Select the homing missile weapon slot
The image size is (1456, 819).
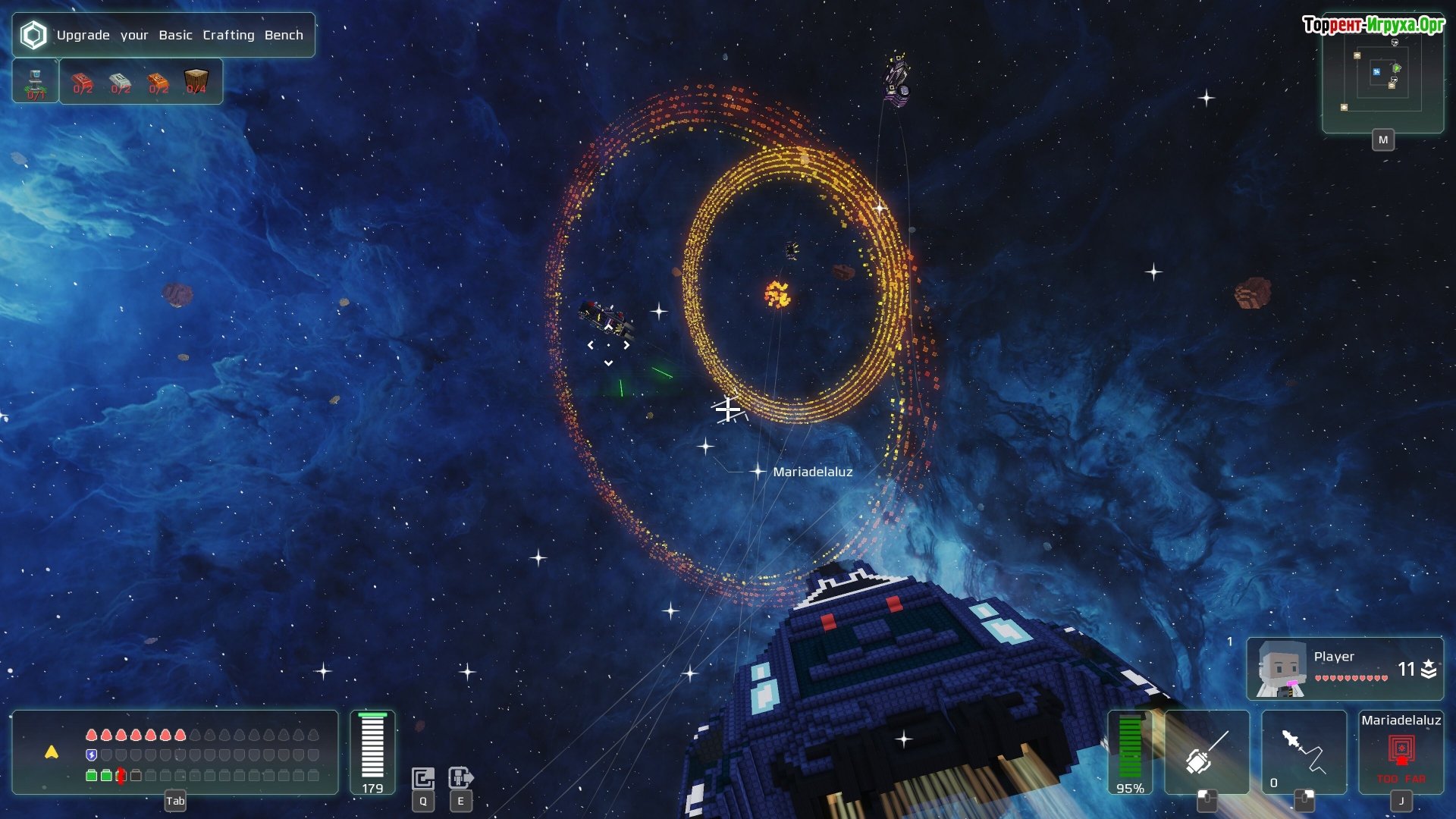[x=1304, y=752]
